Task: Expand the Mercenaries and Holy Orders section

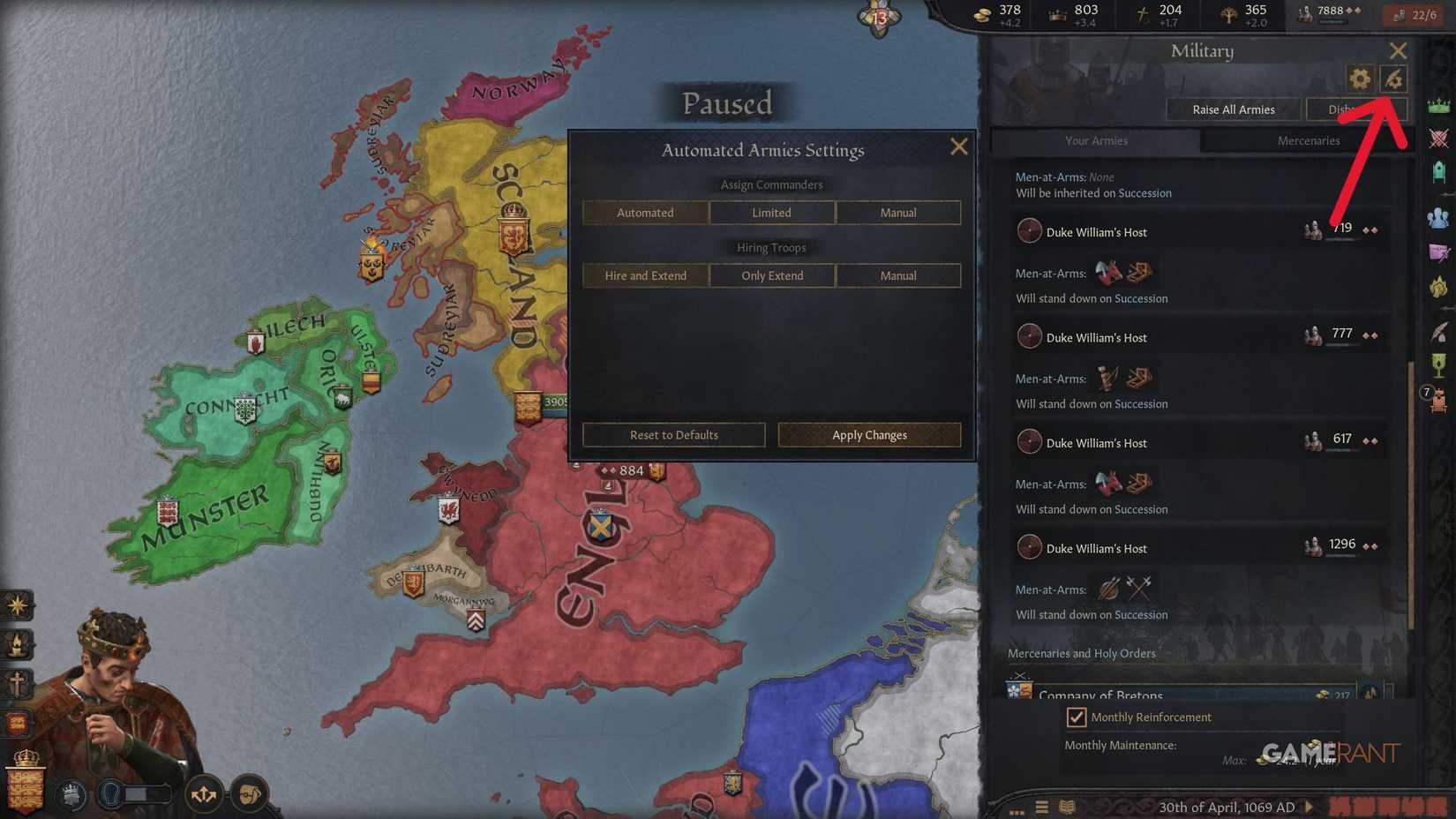Action: (1082, 653)
